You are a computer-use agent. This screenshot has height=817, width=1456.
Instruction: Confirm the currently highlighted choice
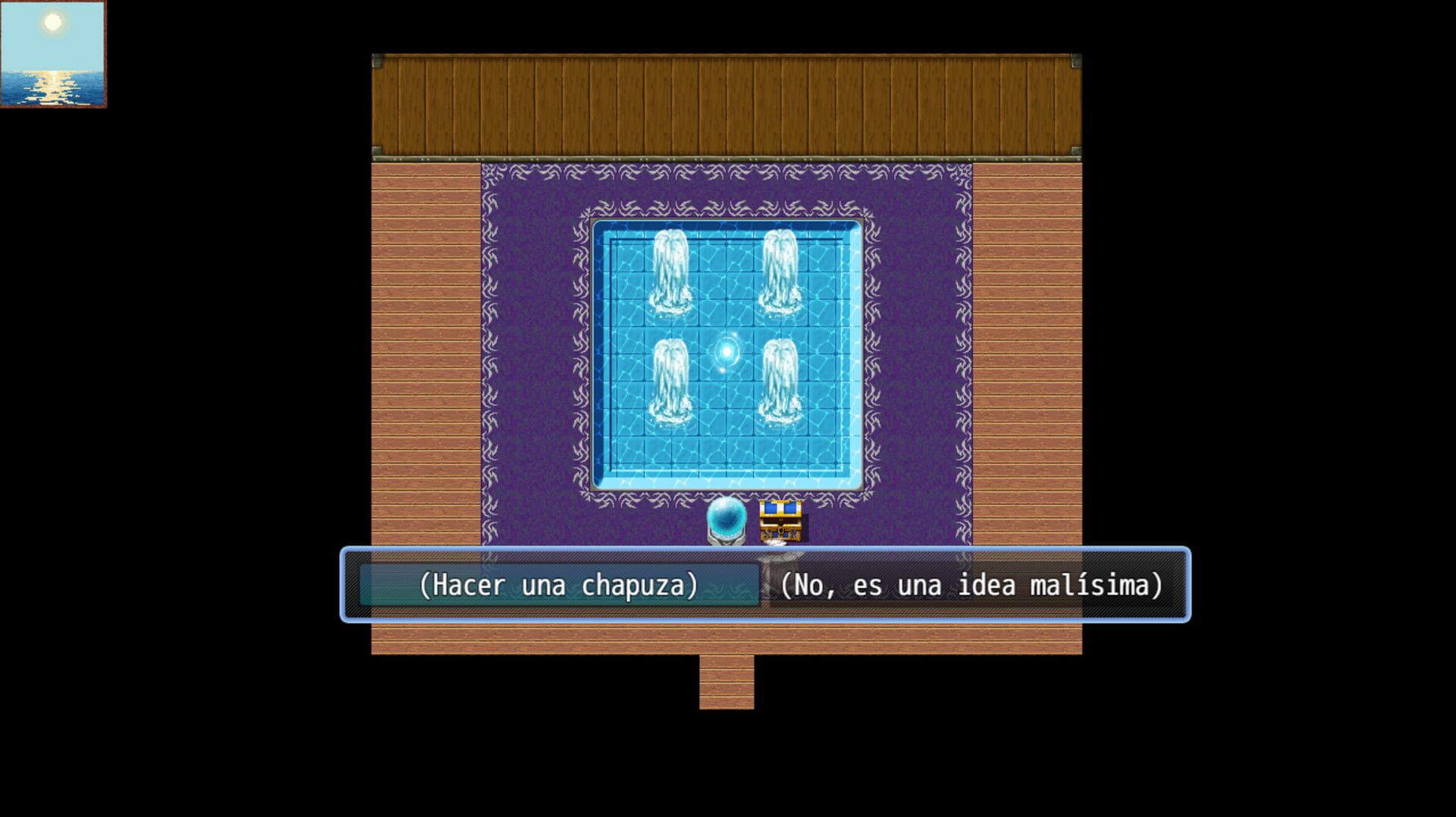(559, 585)
